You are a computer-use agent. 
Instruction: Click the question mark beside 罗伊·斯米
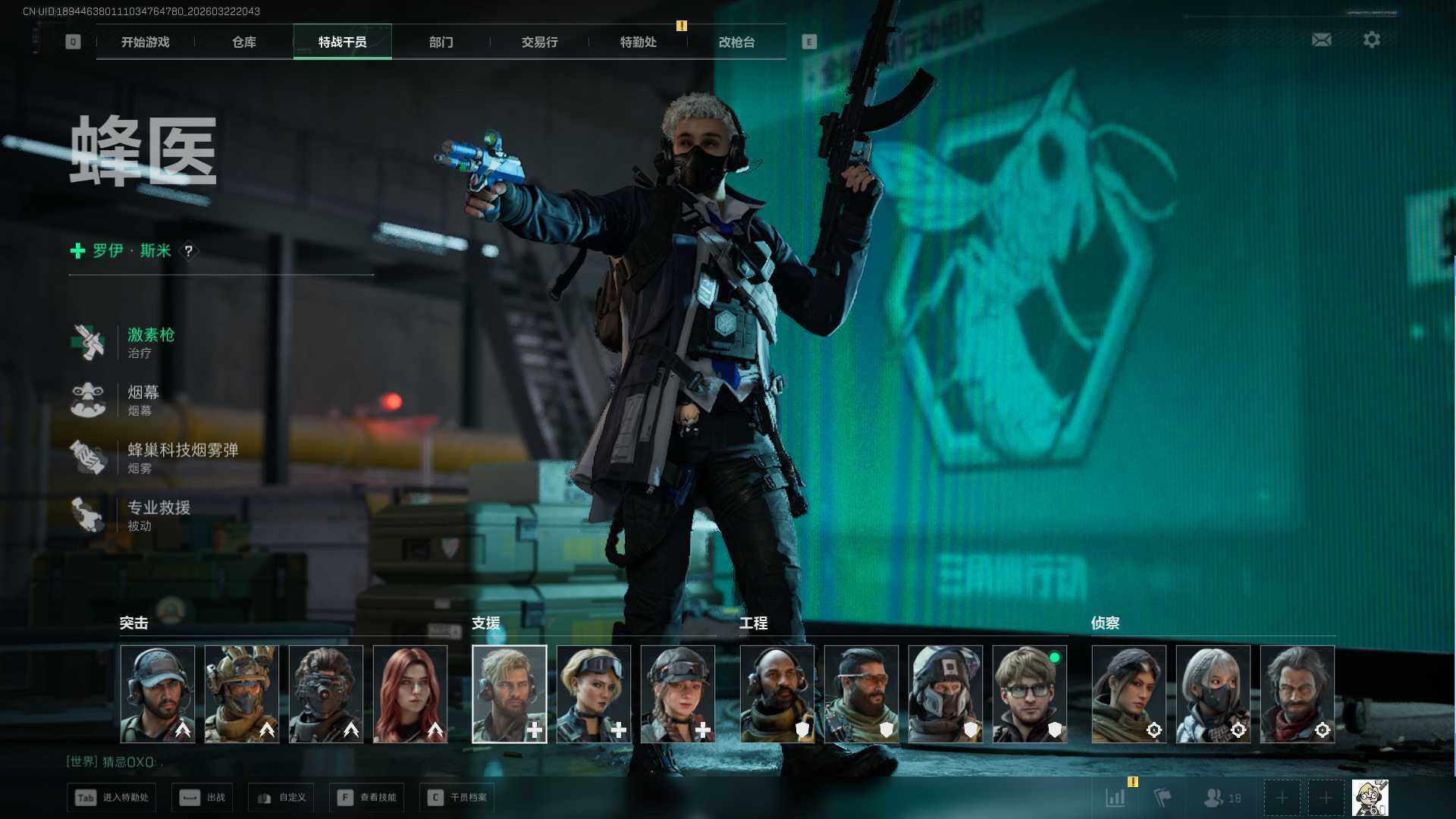189,251
